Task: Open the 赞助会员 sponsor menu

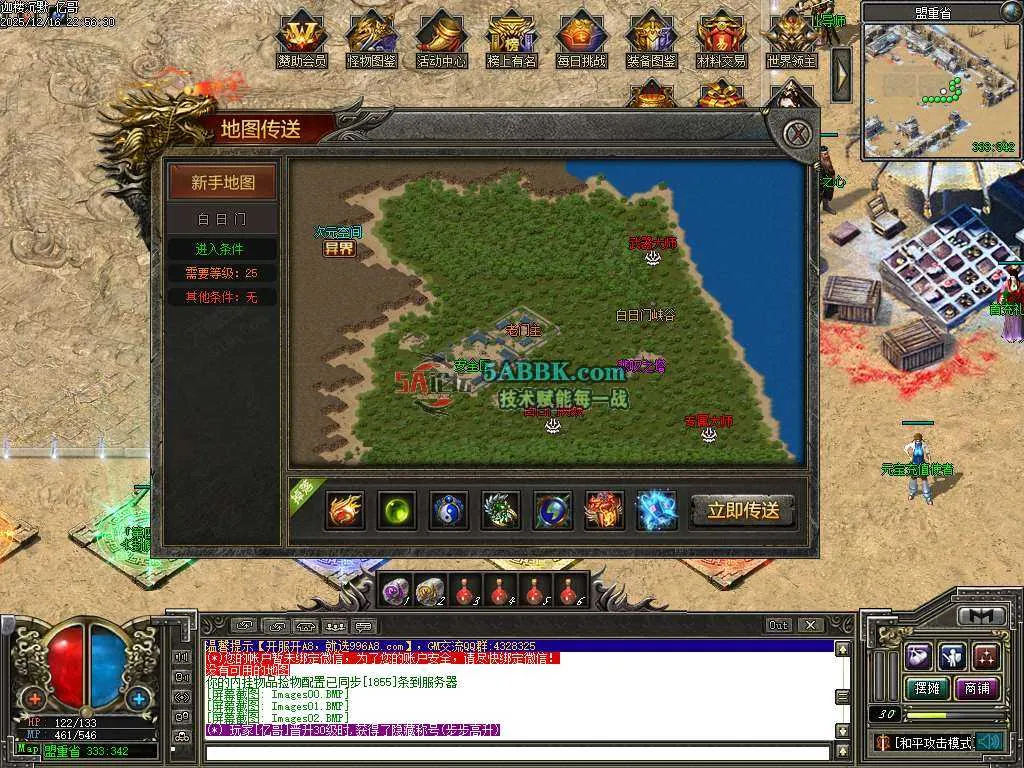Action: [301, 38]
